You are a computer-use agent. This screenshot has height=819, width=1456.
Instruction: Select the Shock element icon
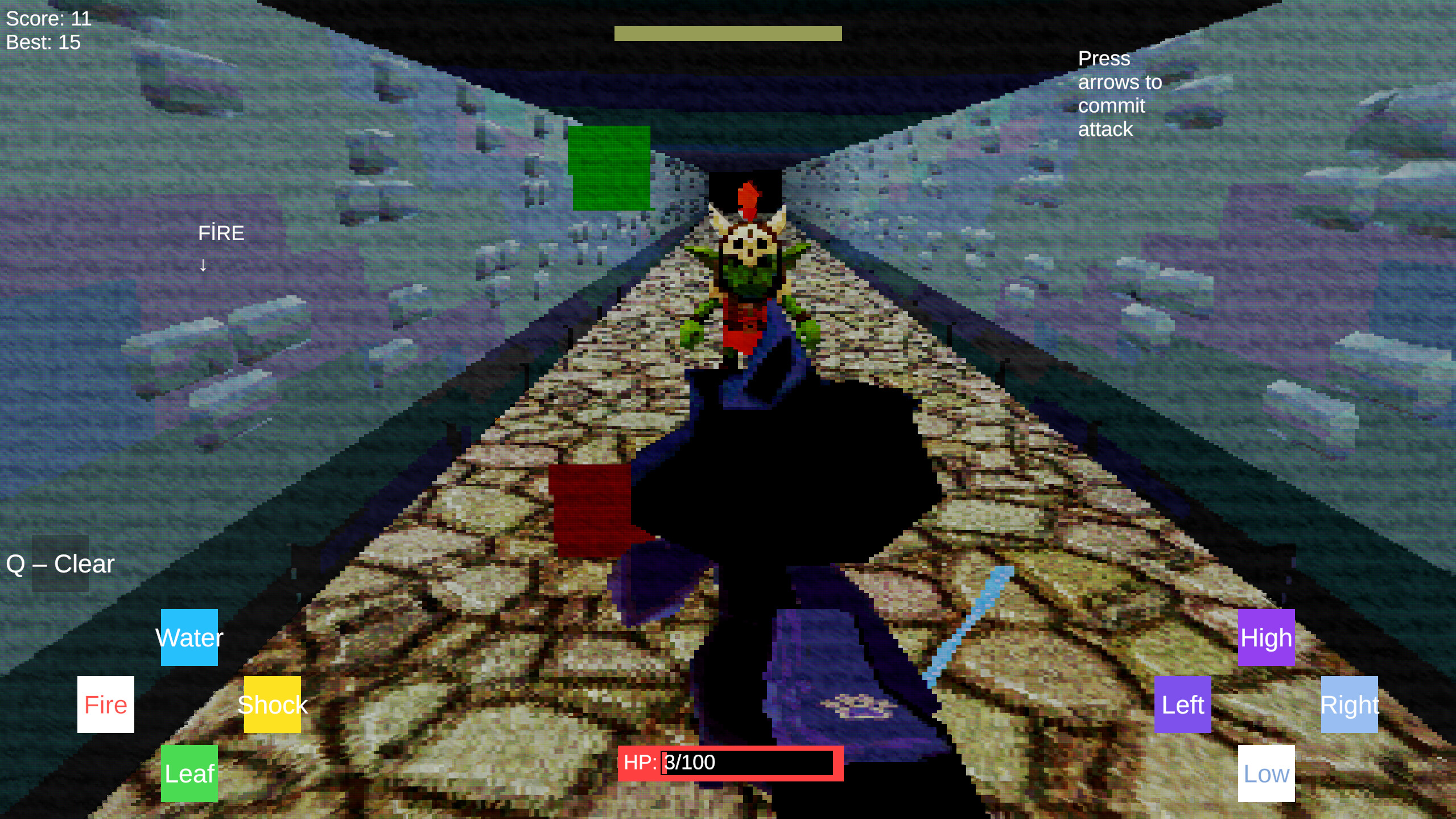(x=272, y=705)
